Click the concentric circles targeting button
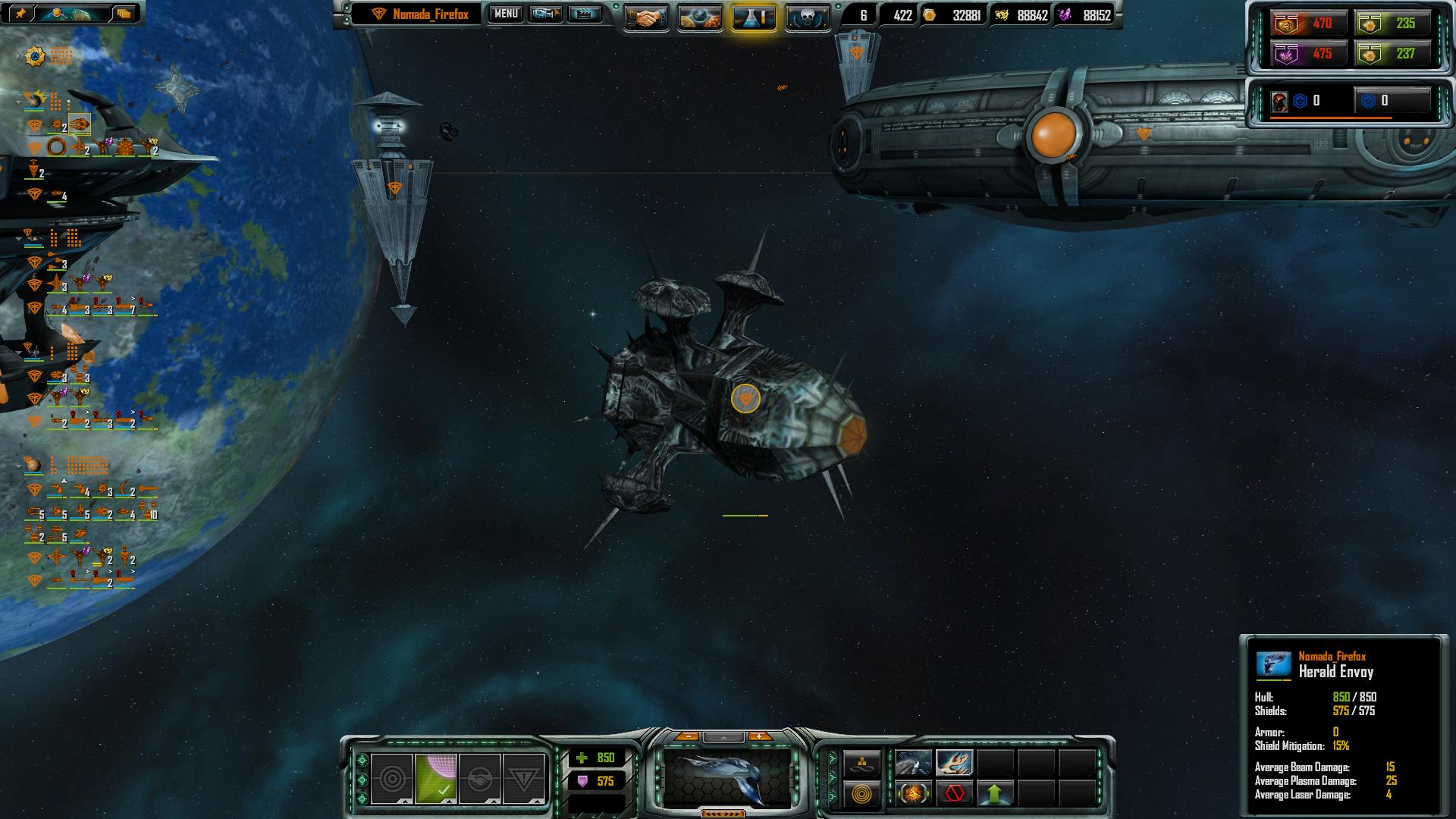 click(x=392, y=779)
